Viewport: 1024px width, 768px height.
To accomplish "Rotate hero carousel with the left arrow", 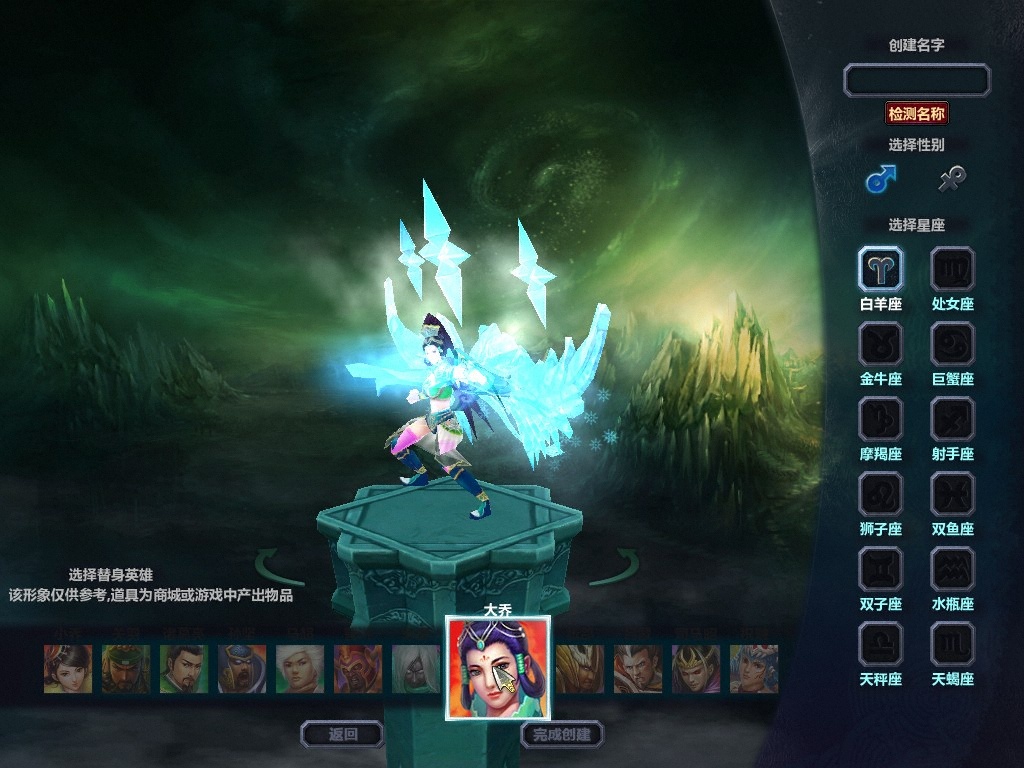I will pyautogui.click(x=279, y=567).
